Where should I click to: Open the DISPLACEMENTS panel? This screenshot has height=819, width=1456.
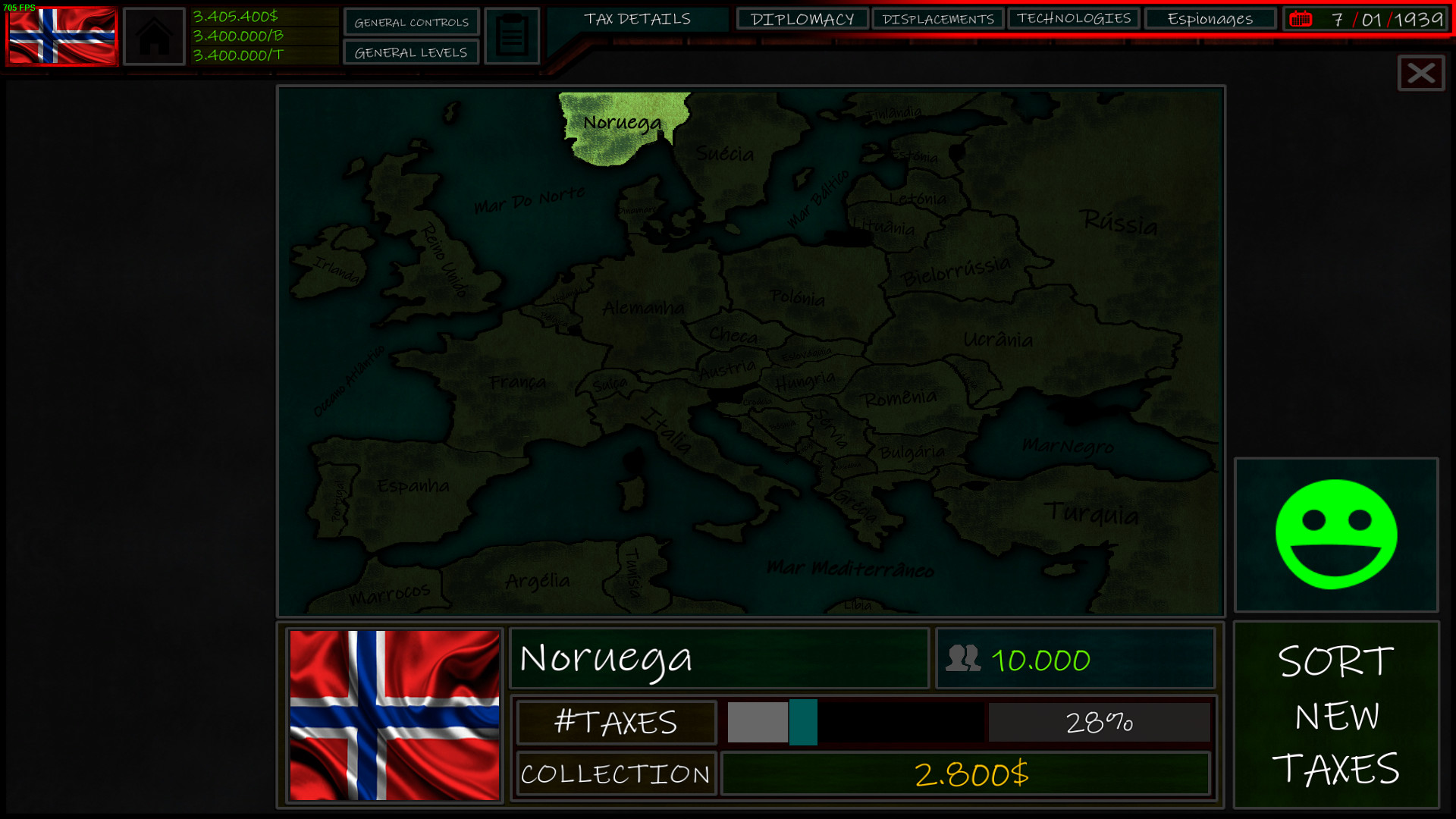pyautogui.click(x=939, y=18)
